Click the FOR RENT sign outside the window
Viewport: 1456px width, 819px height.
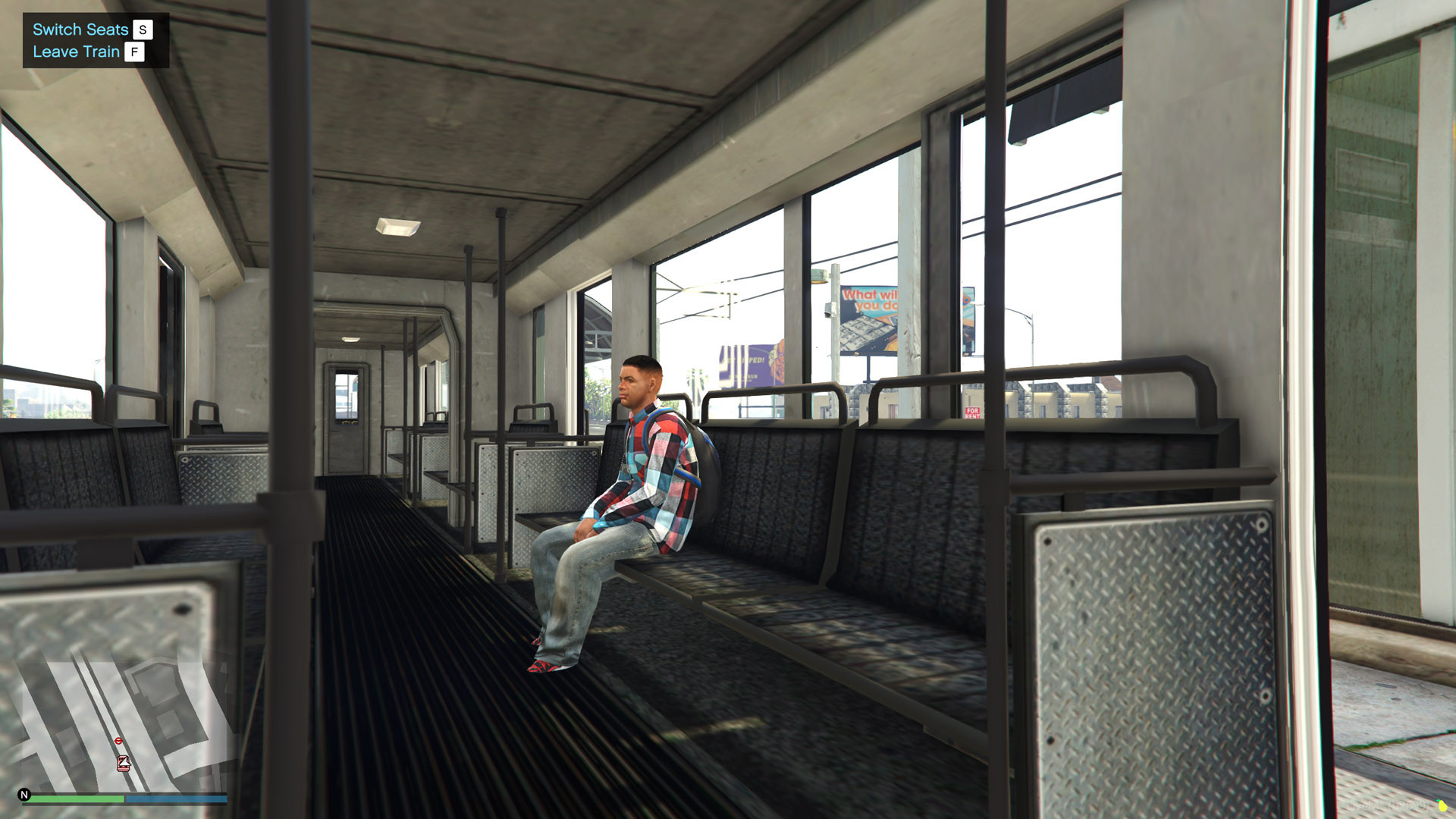coord(973,413)
